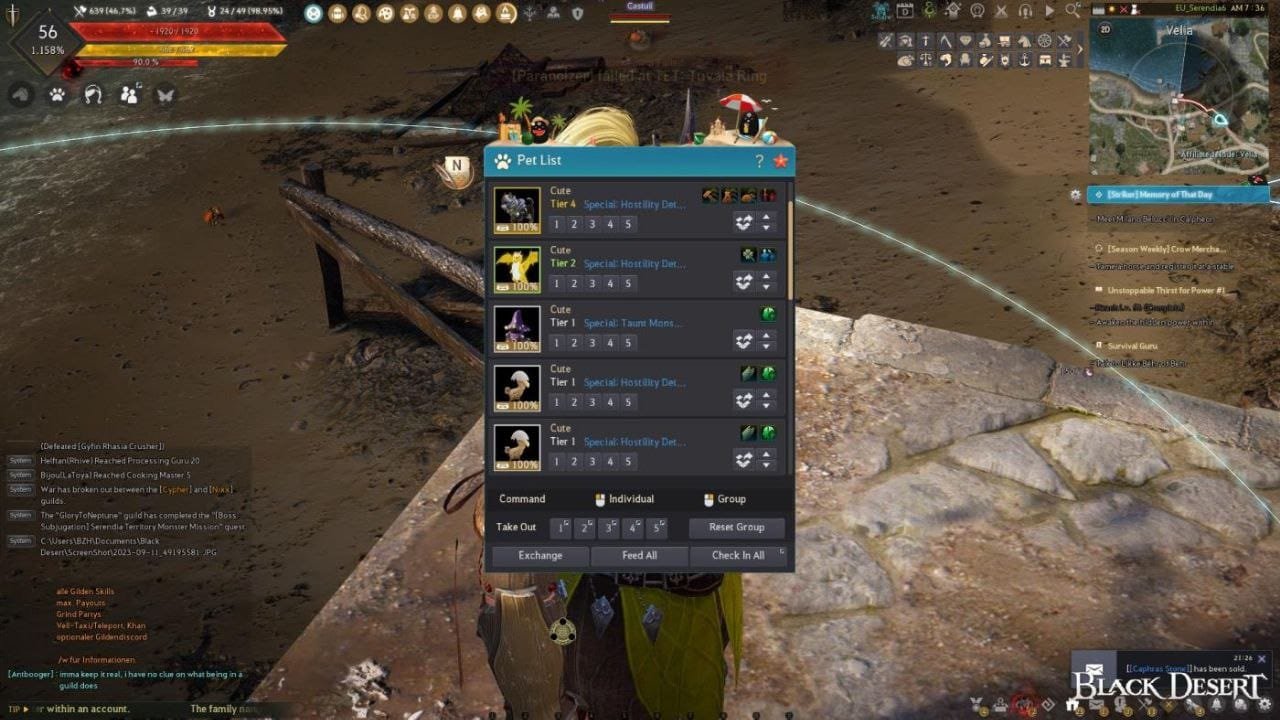Select the Tier 4 pet portrait
This screenshot has width=1280, height=720.
pyautogui.click(x=517, y=210)
